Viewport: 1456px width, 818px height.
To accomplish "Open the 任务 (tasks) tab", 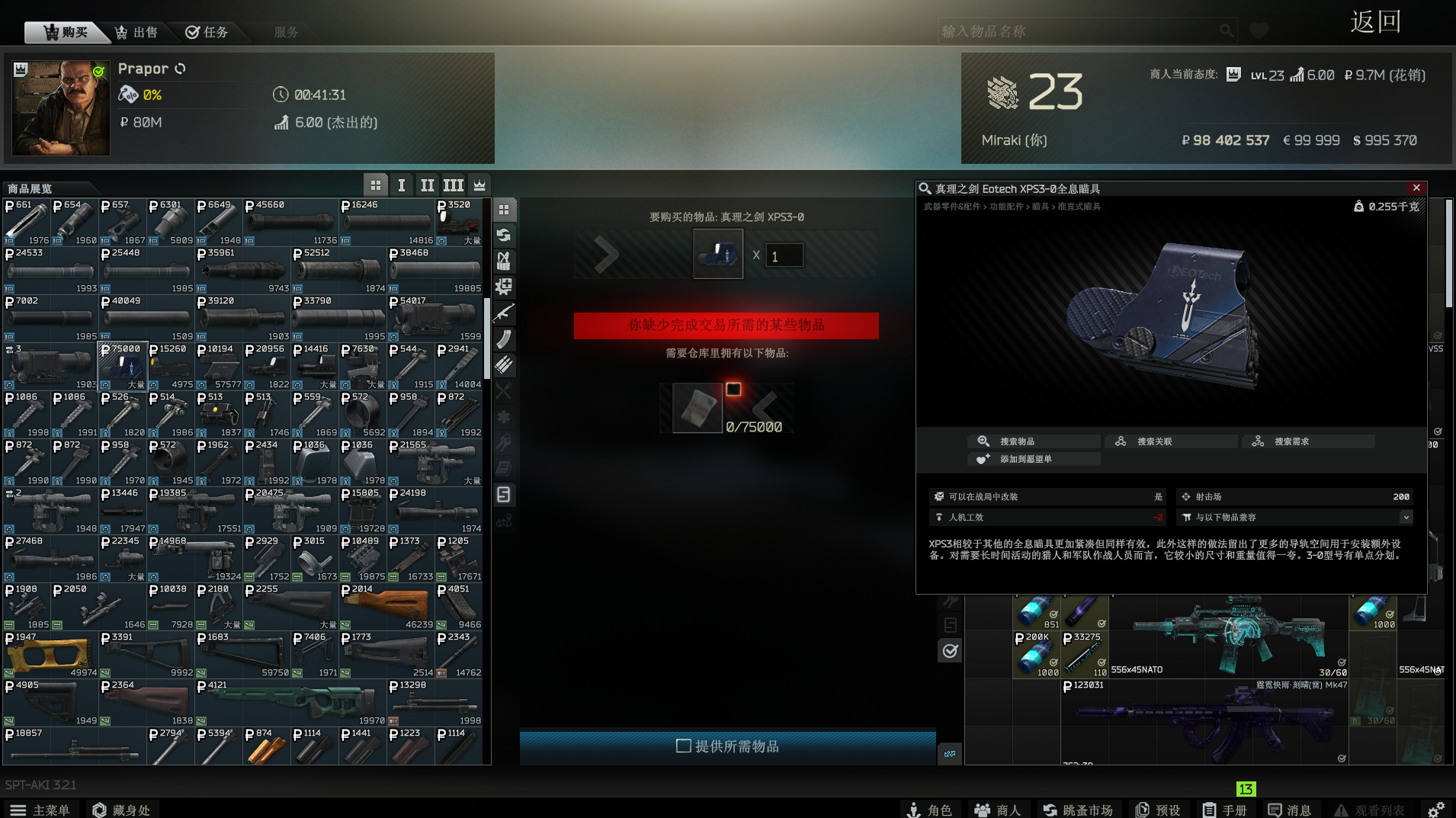I will click(207, 32).
